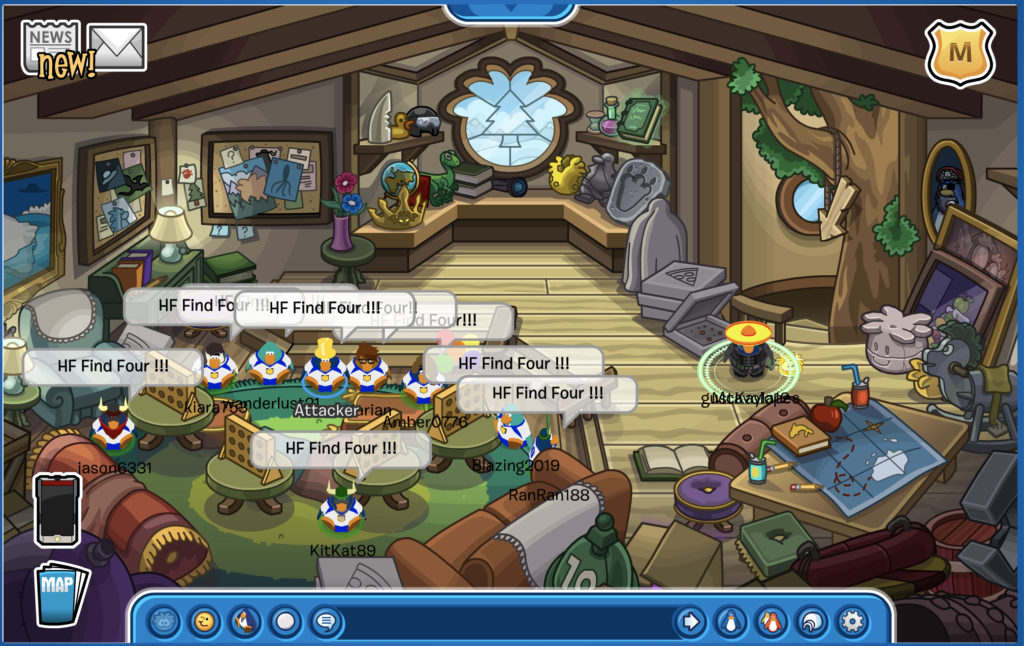Screen dimensions: 1024x646
Task: Open the settings gear
Action: pyautogui.click(x=852, y=622)
